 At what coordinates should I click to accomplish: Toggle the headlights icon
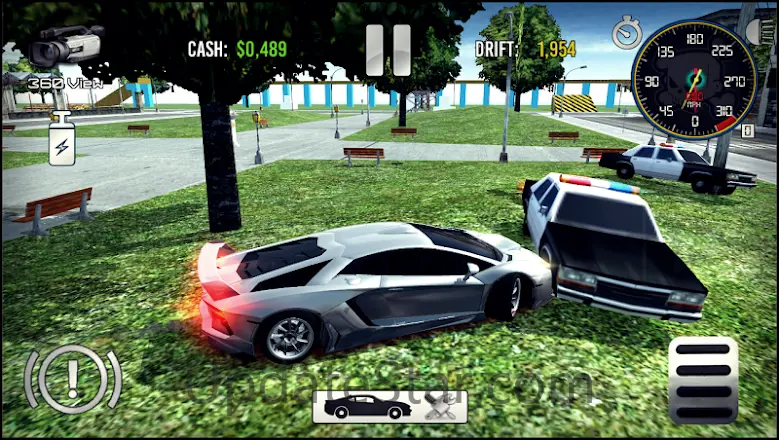[762, 31]
